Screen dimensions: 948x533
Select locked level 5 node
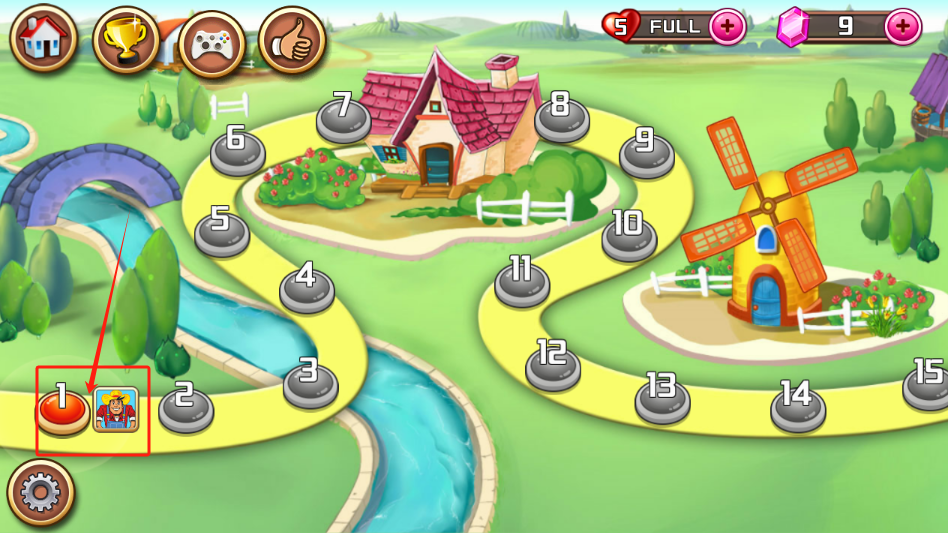point(221,228)
